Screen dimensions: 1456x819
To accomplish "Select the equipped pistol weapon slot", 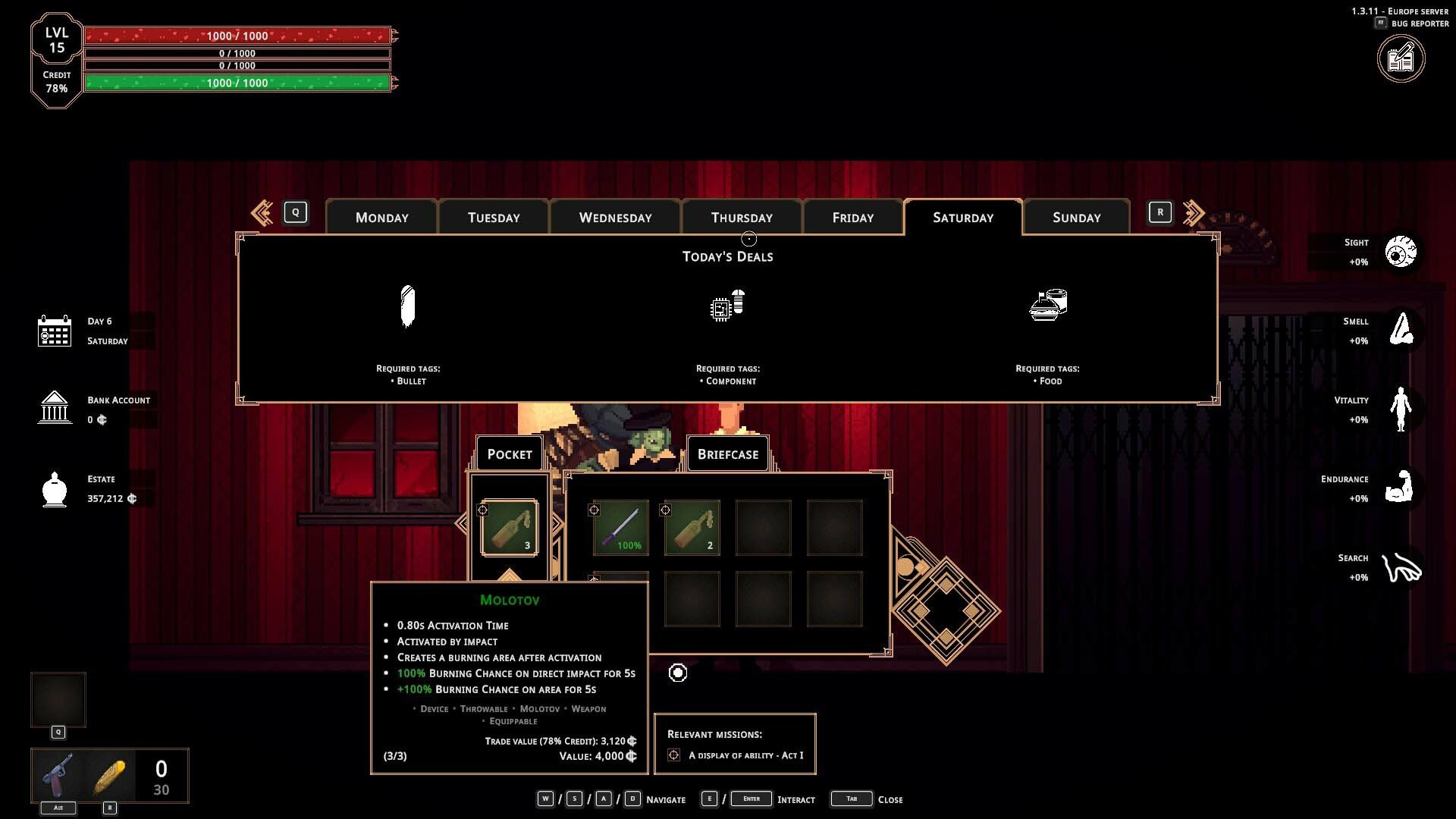I will click(x=58, y=775).
